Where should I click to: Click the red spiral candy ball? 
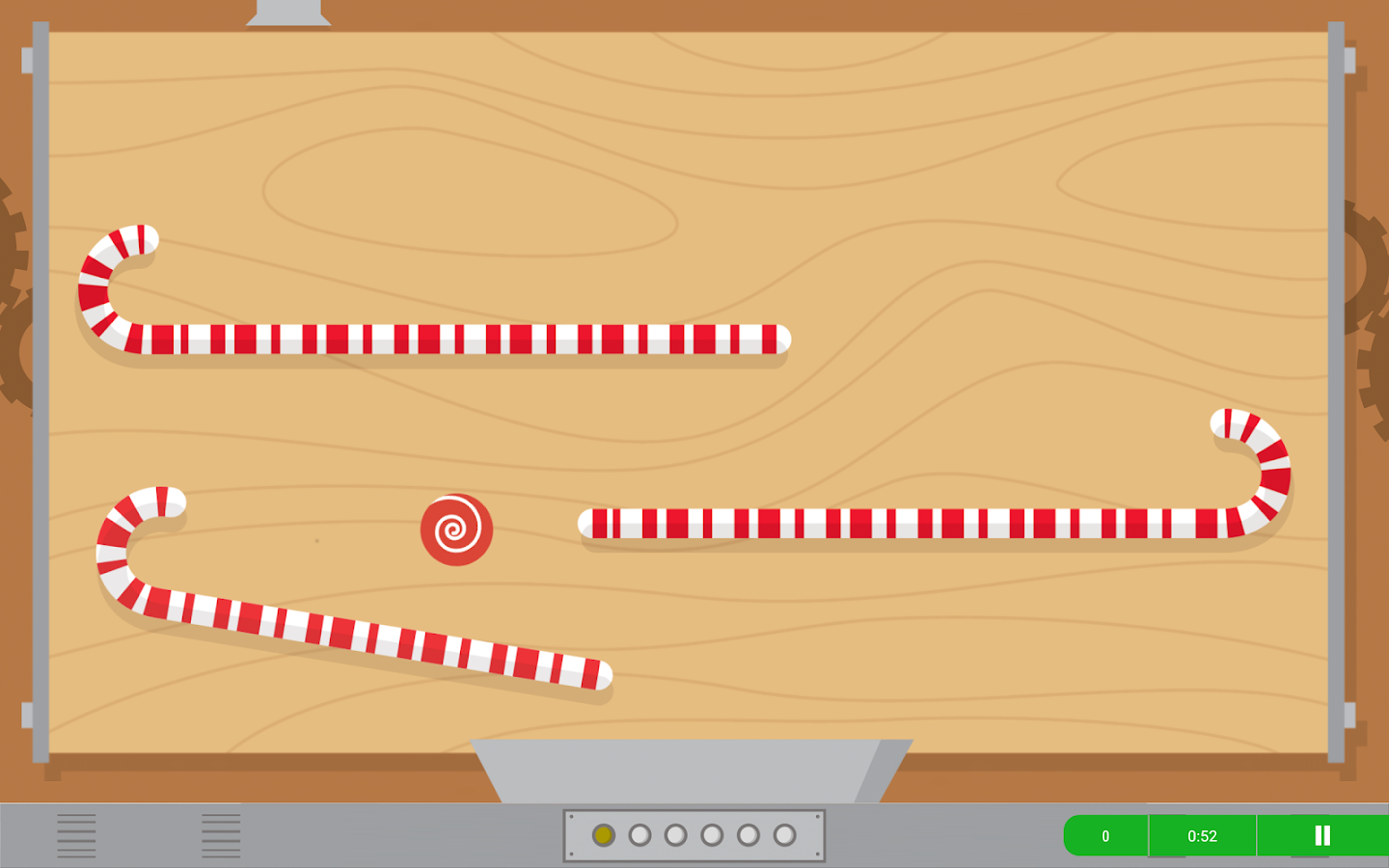[x=456, y=529]
